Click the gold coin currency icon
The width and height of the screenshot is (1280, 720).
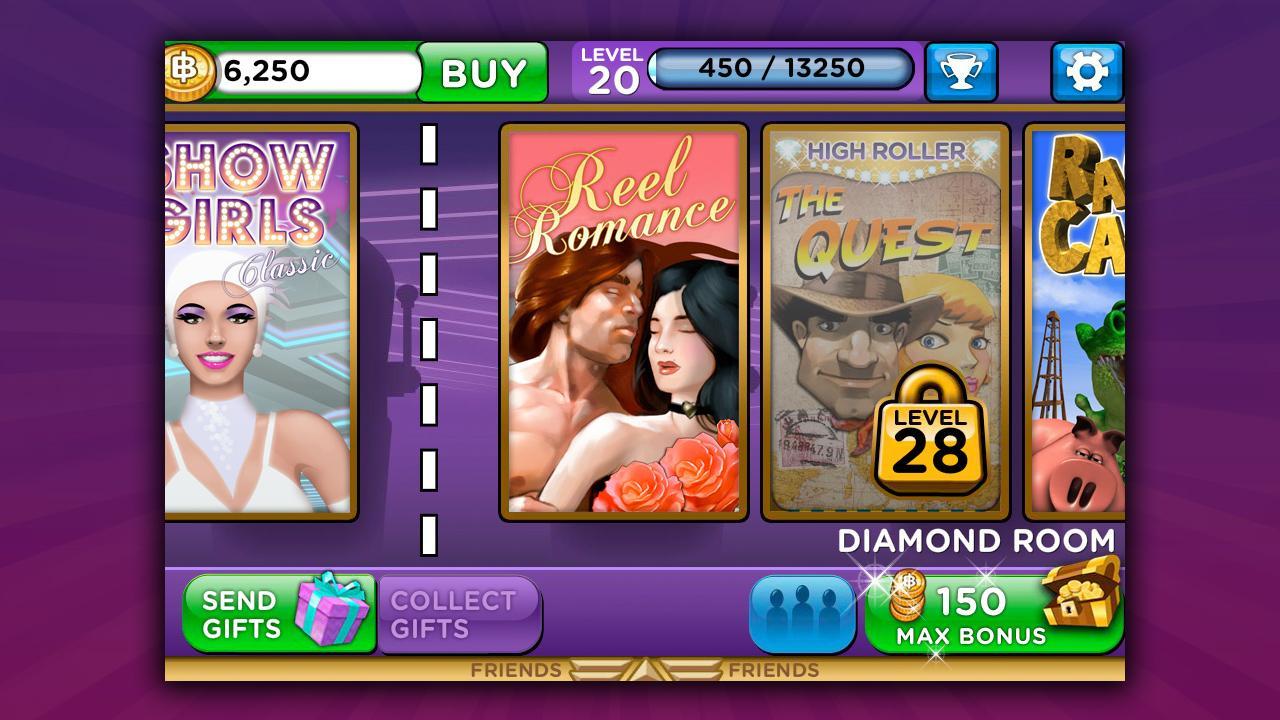[x=192, y=70]
